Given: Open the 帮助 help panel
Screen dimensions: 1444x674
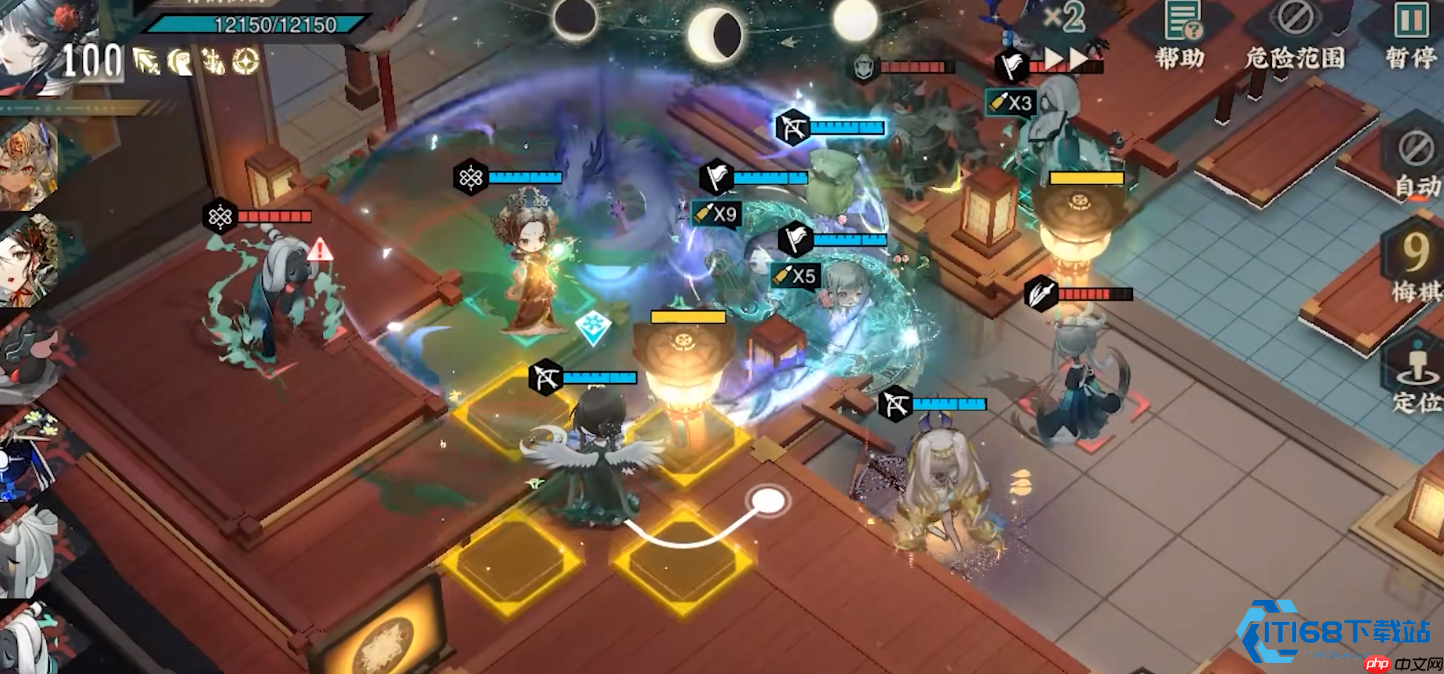Looking at the screenshot, I should pyautogui.click(x=1181, y=34).
